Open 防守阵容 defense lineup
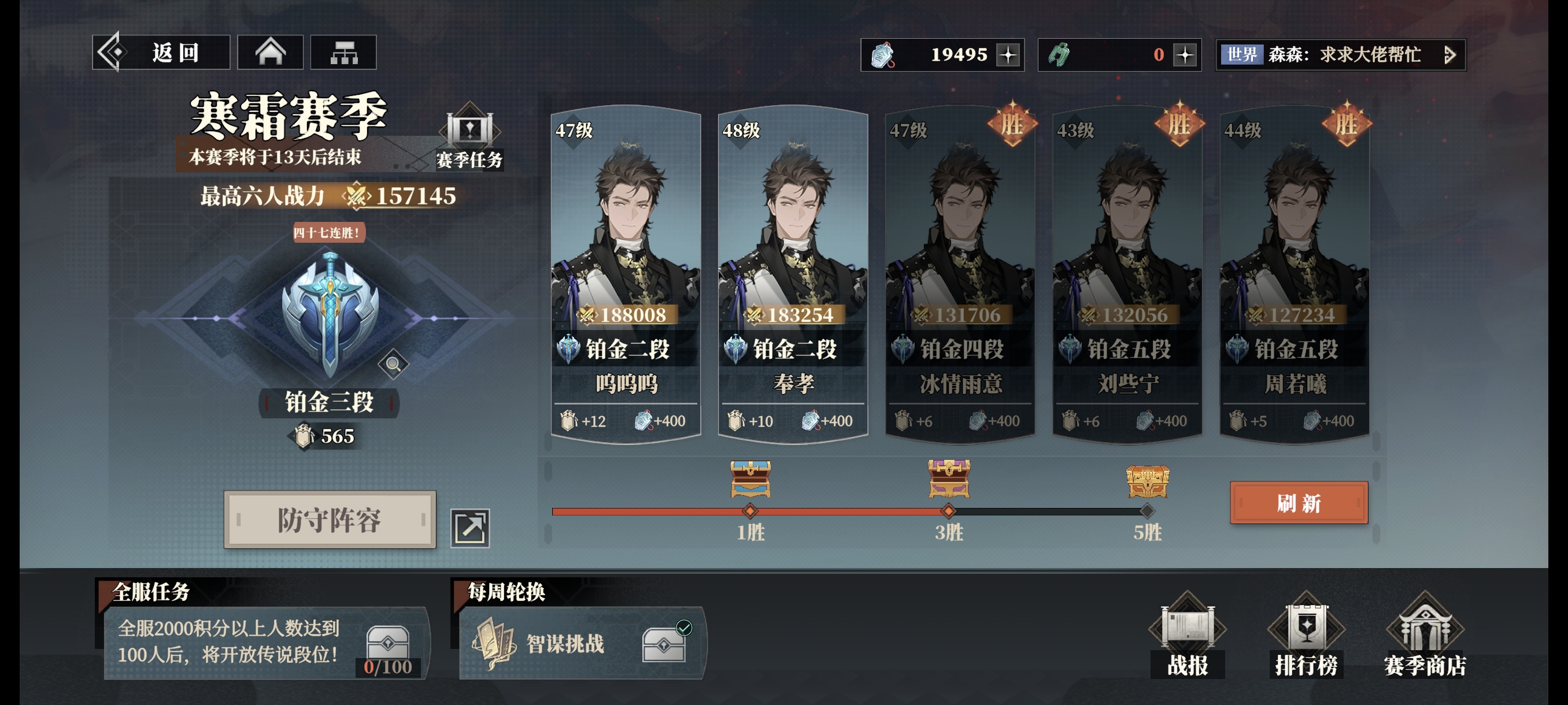Screen dimensions: 1568x705 [x=330, y=520]
